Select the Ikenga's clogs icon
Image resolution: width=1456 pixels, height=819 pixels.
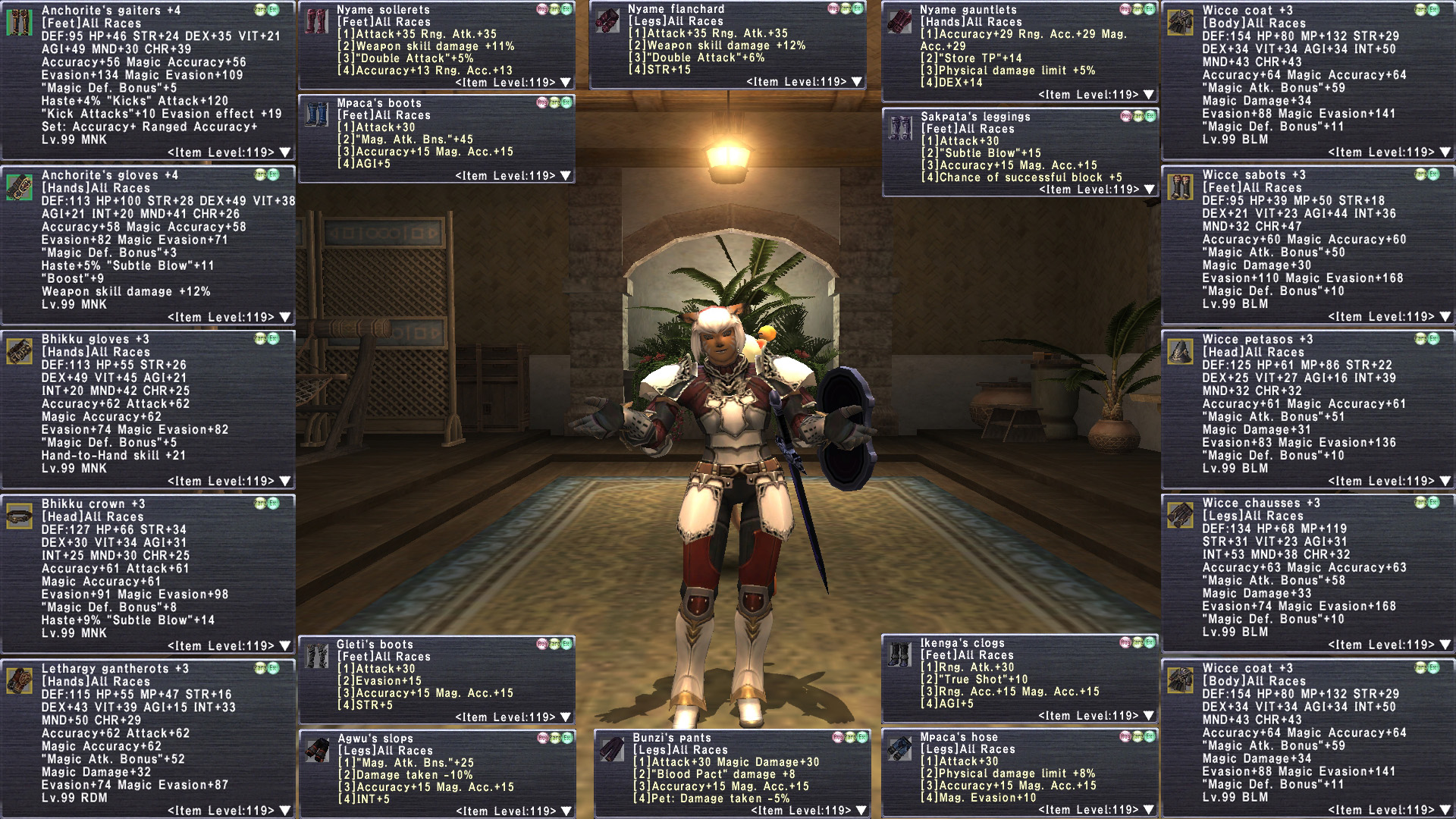[x=900, y=654]
